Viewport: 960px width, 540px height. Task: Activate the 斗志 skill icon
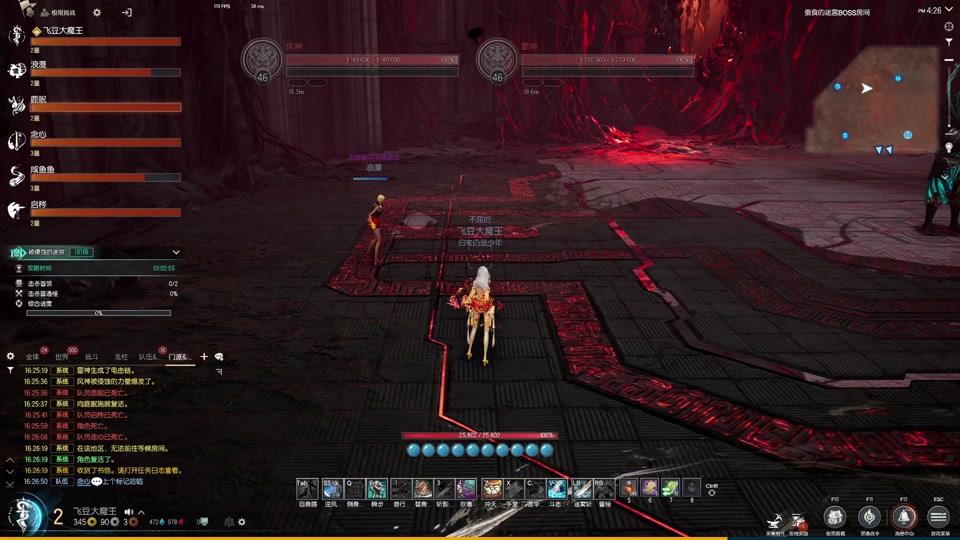click(557, 488)
